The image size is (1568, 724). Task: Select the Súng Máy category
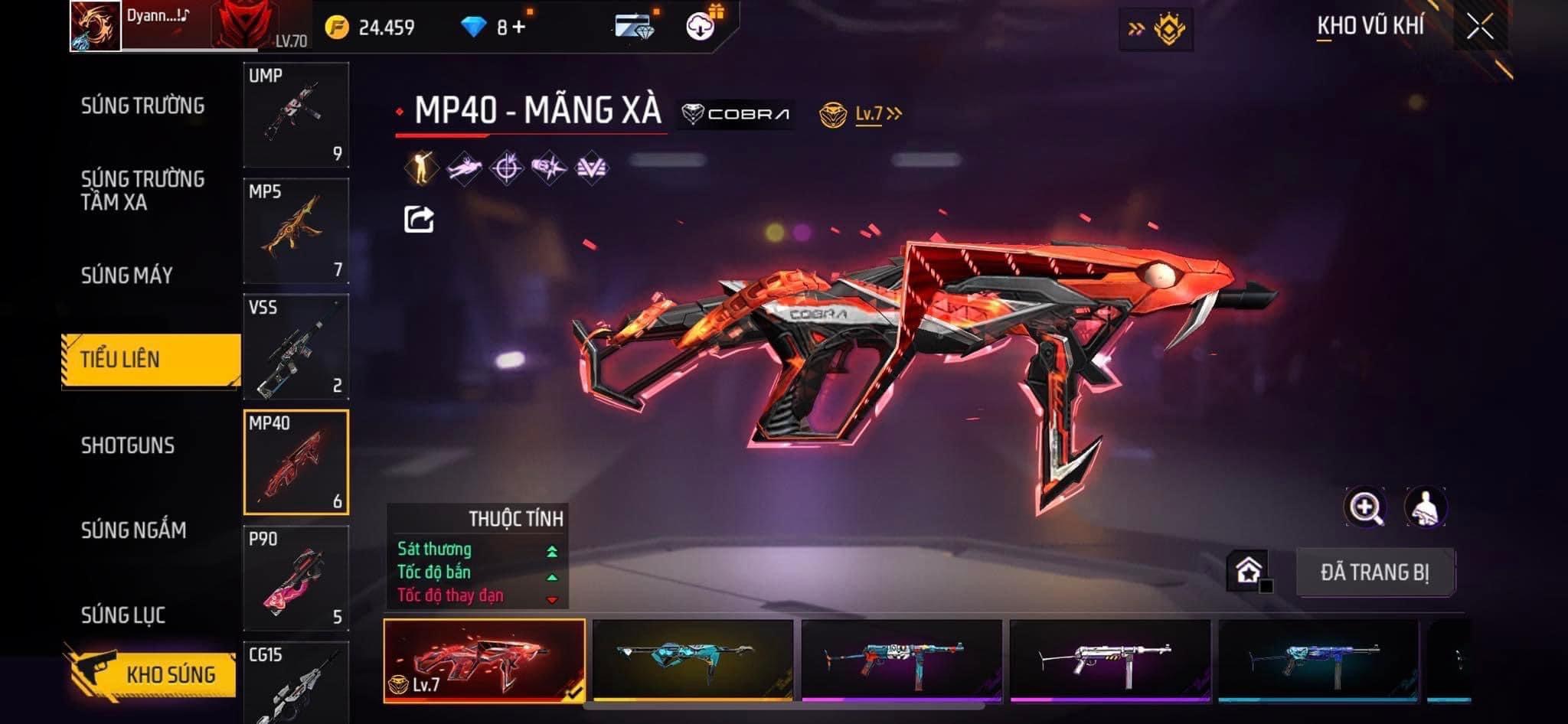[x=127, y=276]
